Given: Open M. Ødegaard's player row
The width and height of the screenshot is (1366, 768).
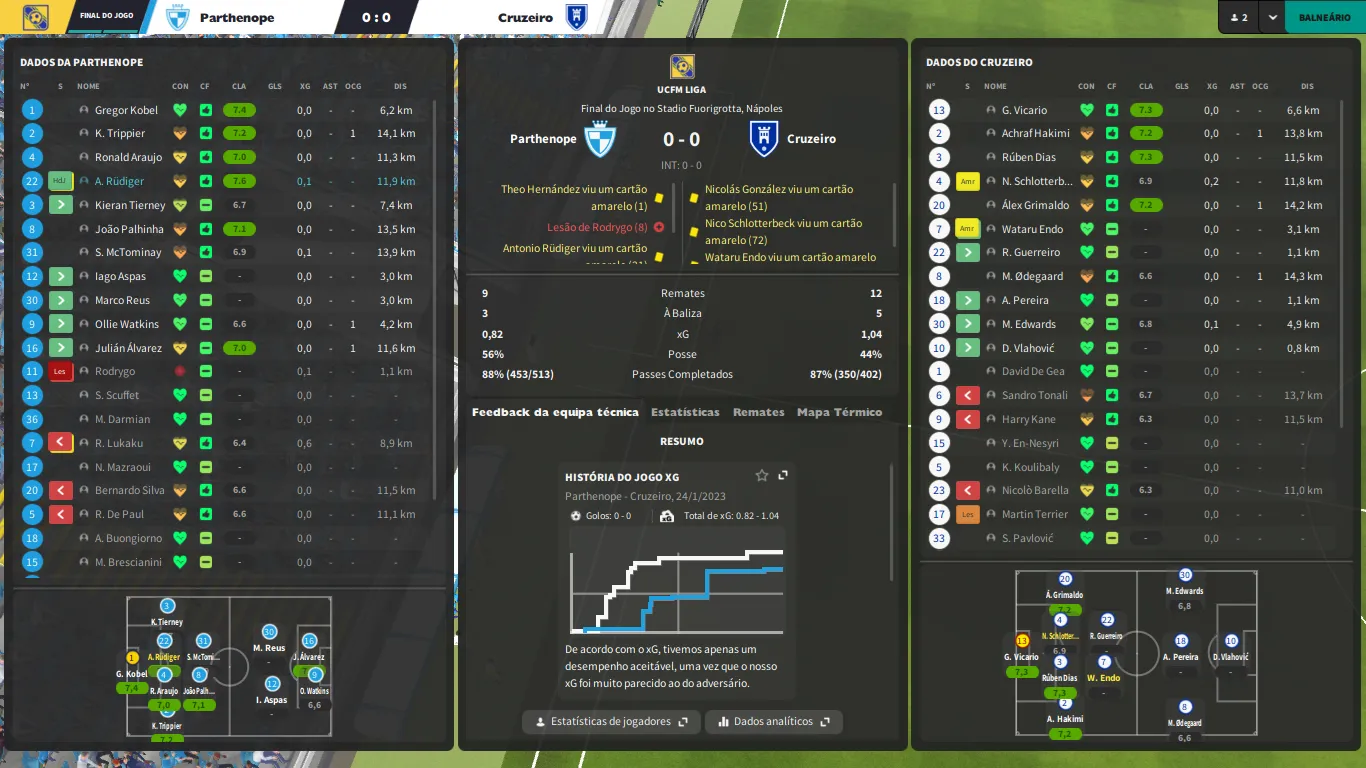Looking at the screenshot, I should (x=1032, y=276).
